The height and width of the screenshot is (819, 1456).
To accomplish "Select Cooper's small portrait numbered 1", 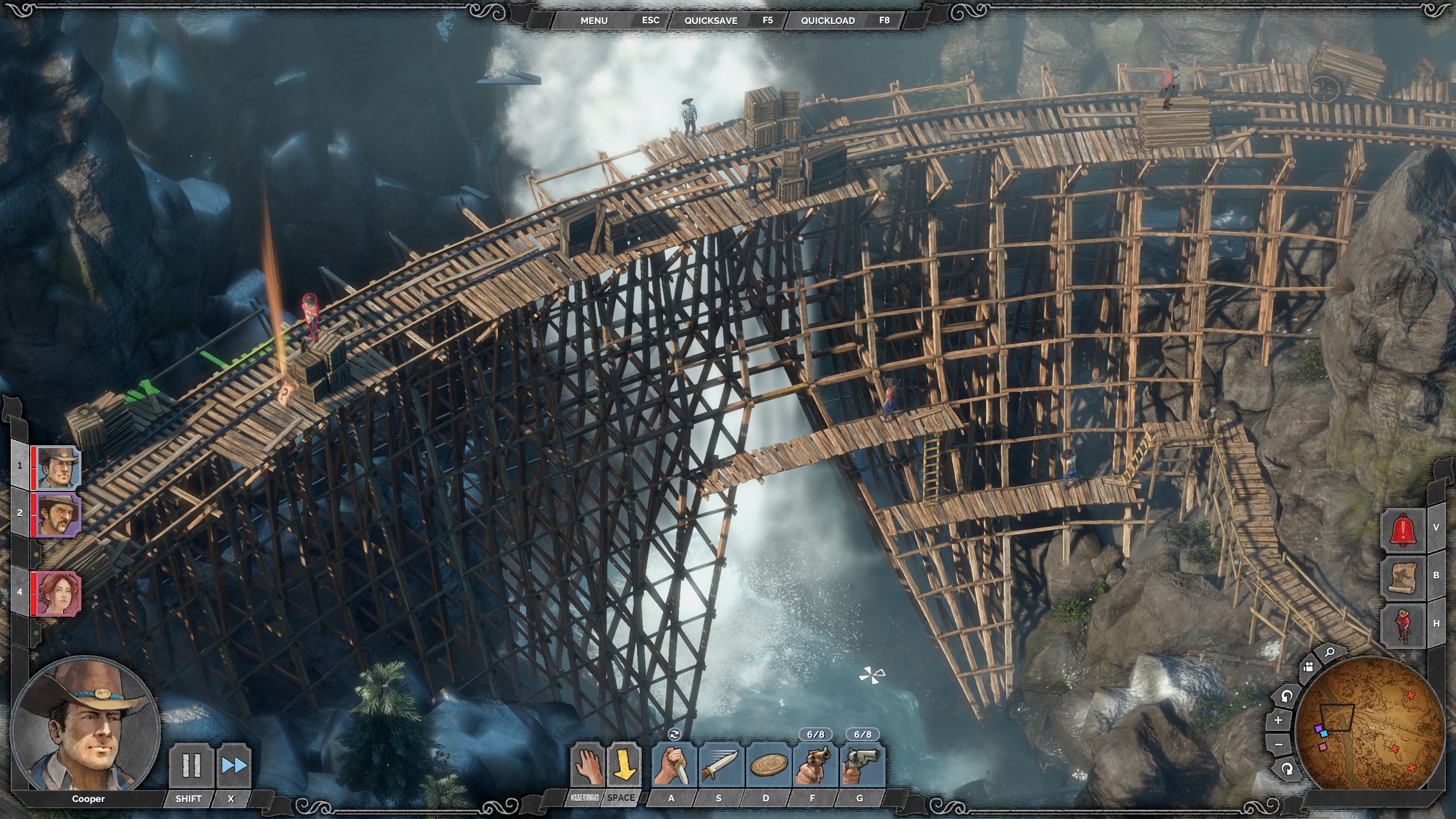I will point(56,468).
